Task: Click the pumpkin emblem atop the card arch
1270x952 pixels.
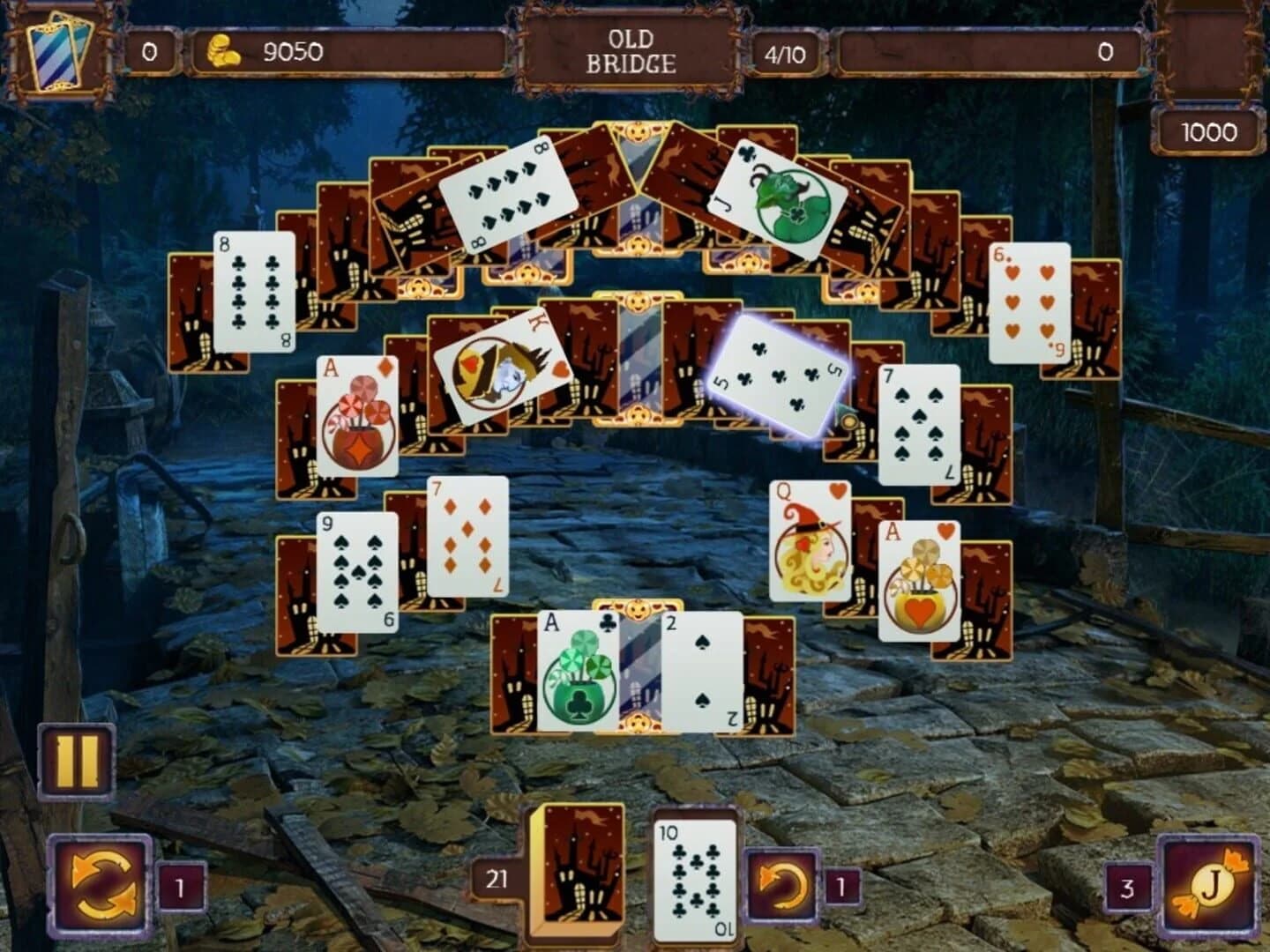Action: click(639, 134)
